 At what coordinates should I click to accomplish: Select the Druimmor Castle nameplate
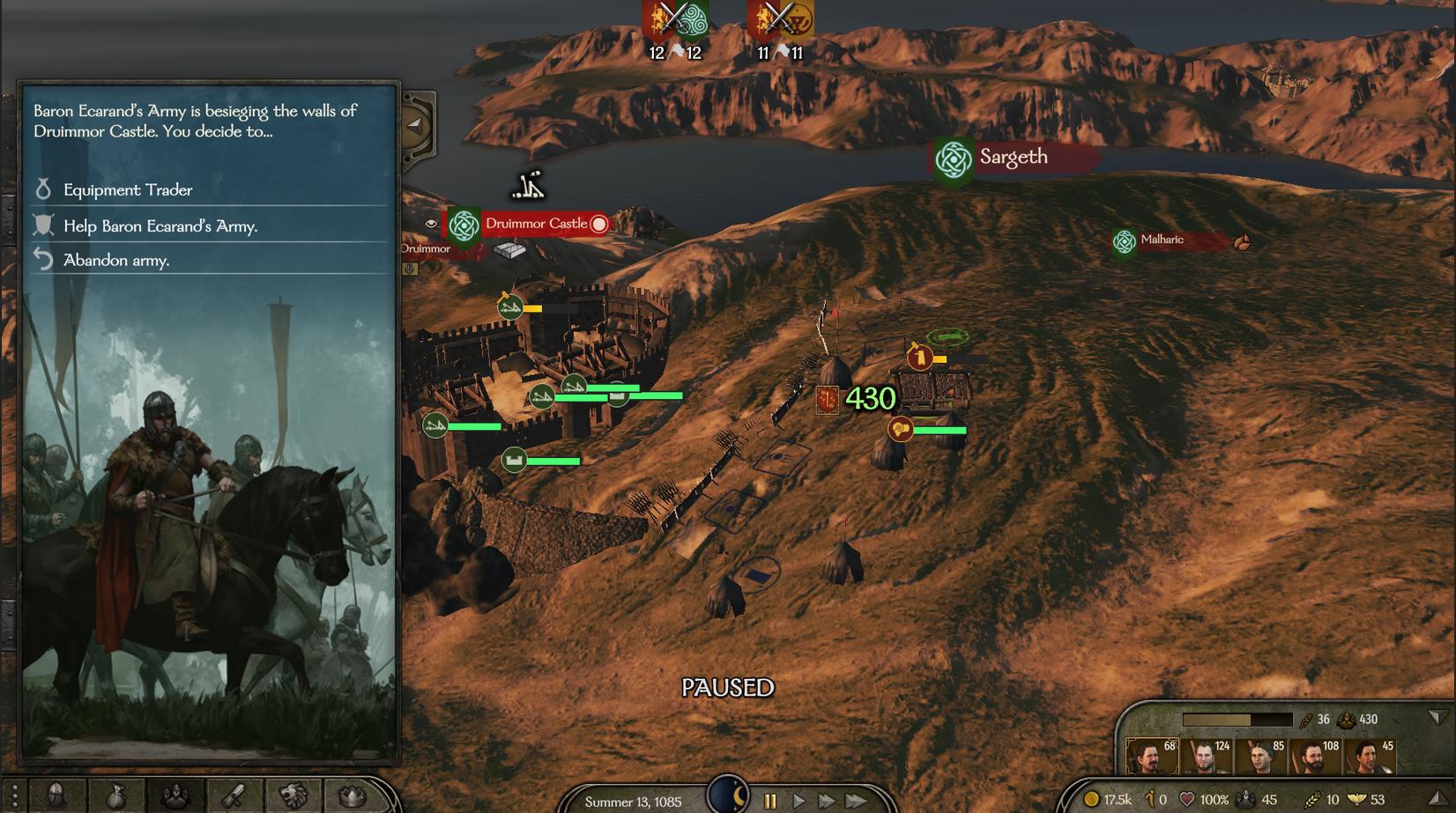536,224
